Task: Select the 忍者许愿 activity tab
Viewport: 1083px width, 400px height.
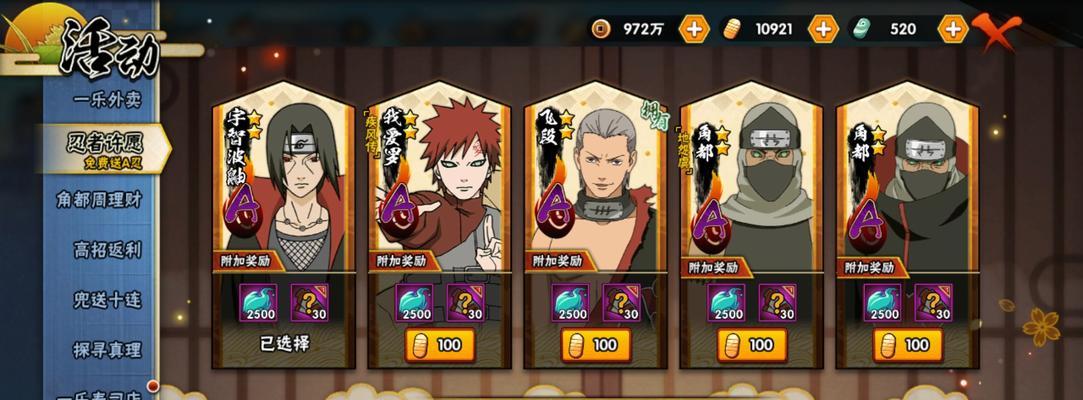Action: point(107,147)
